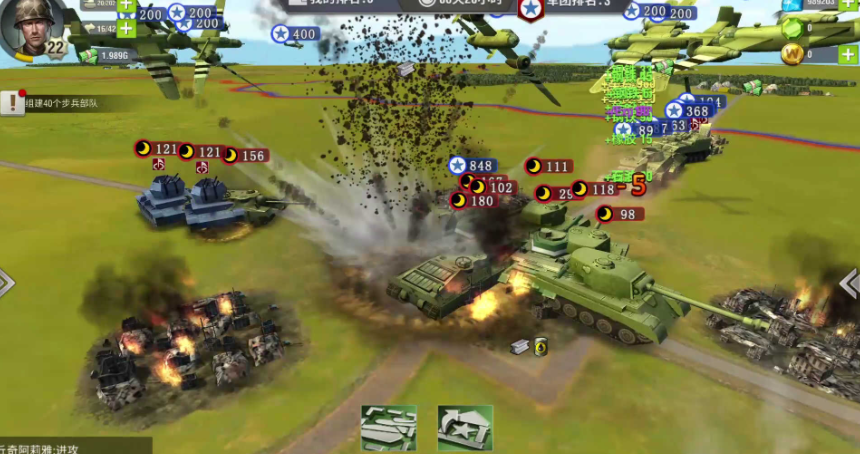
Task: Open the tank units button at bottom
Action: pos(388,427)
